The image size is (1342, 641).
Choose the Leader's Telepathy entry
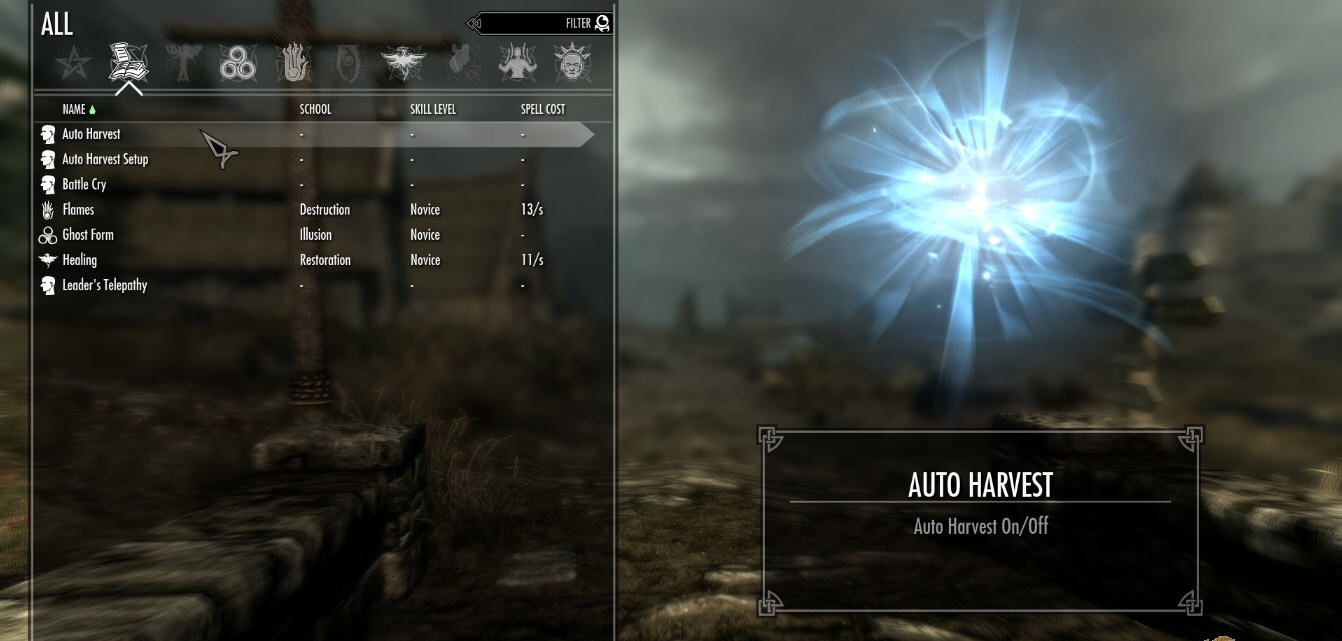click(104, 285)
